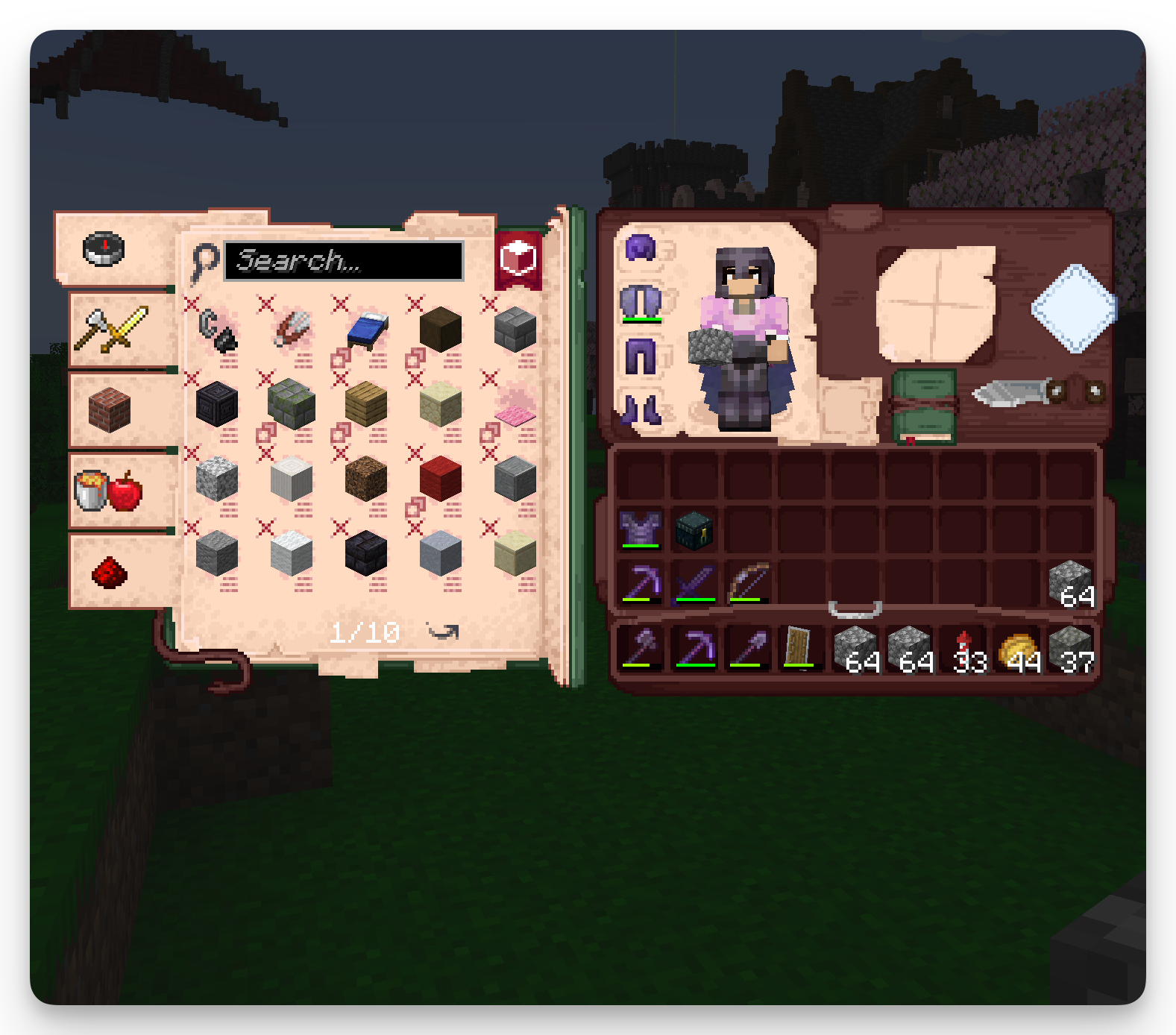Select the equipped purple boots slot
This screenshot has width=1176, height=1035.
641,409
